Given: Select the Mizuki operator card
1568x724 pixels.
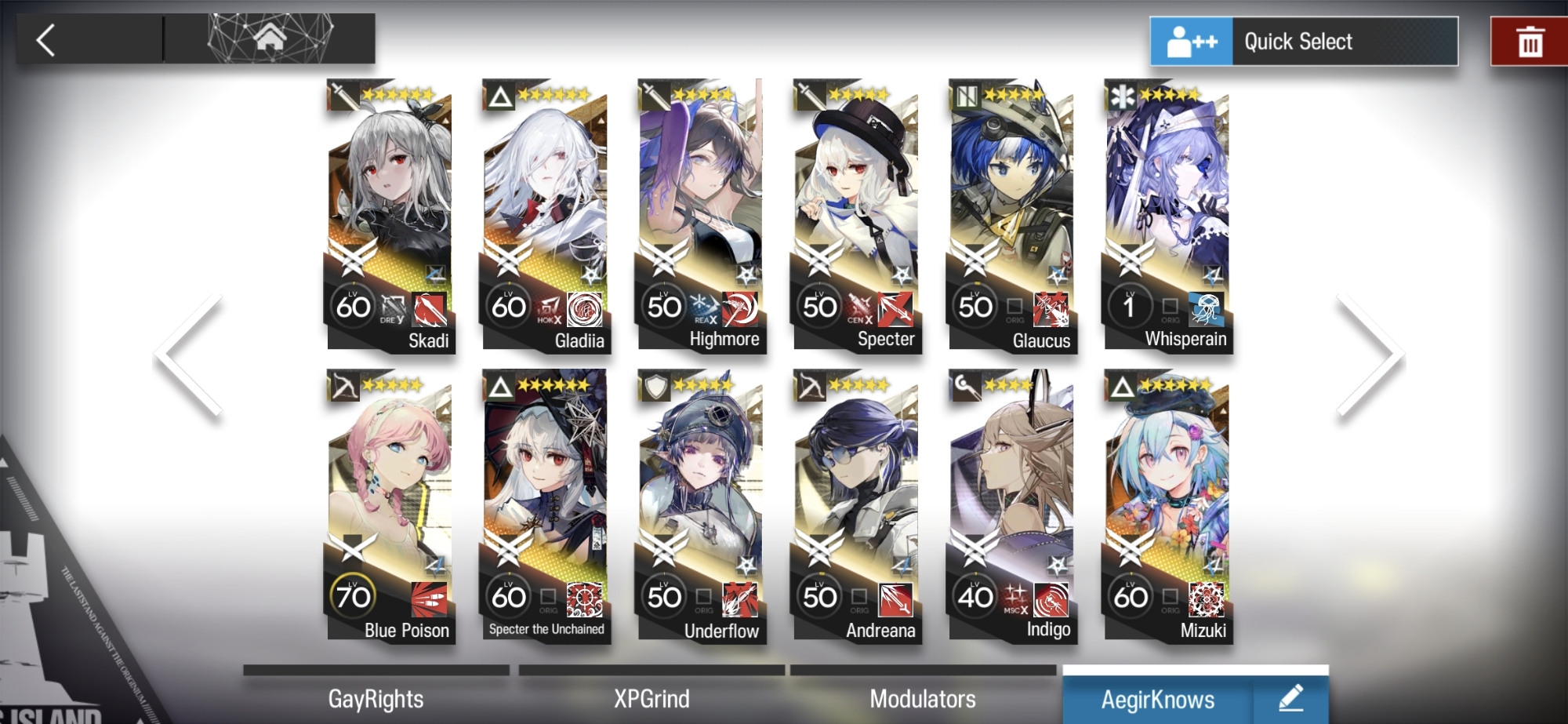Looking at the screenshot, I should tap(1166, 506).
